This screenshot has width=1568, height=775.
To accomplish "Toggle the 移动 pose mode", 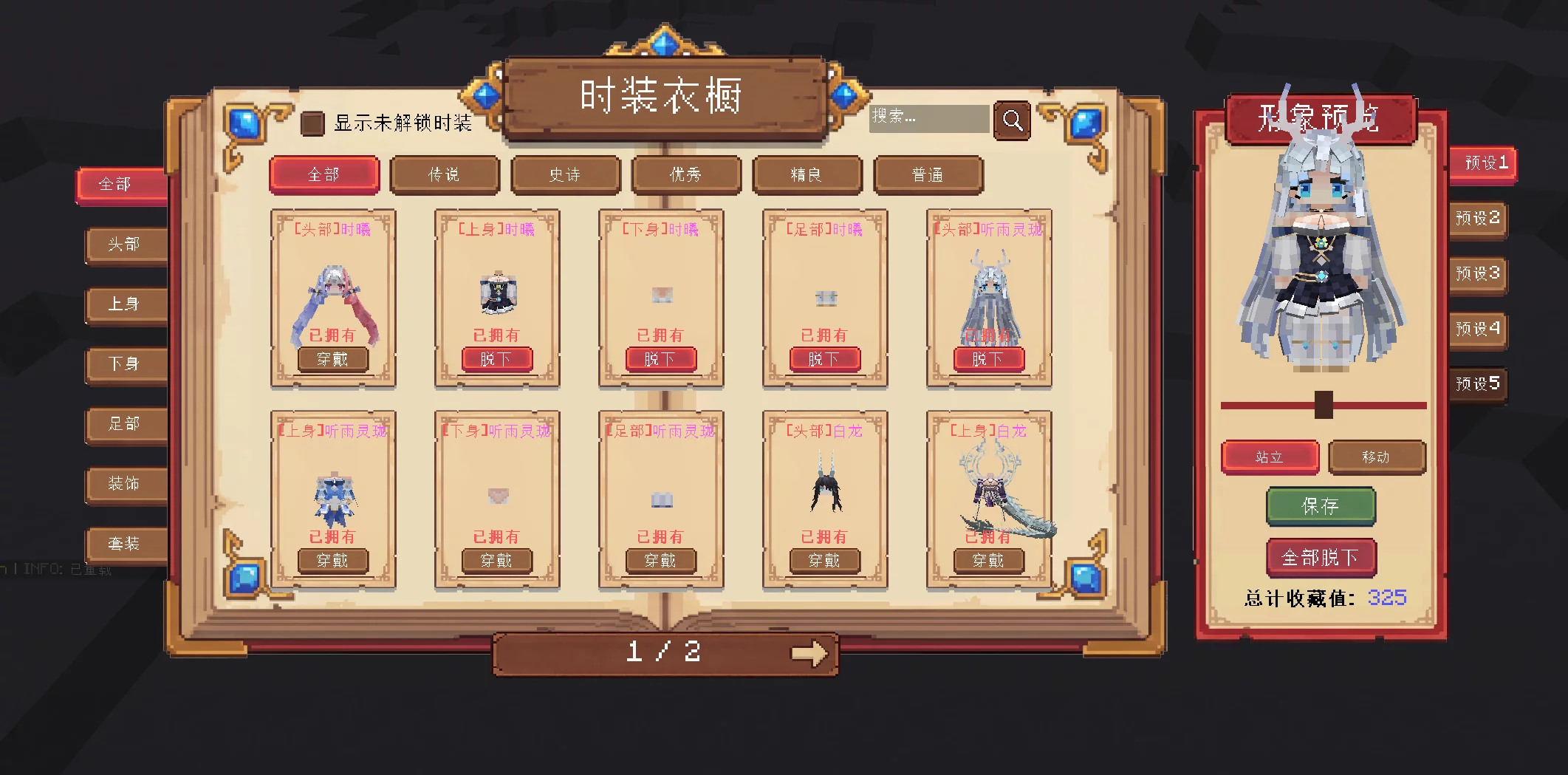I will click(1377, 457).
